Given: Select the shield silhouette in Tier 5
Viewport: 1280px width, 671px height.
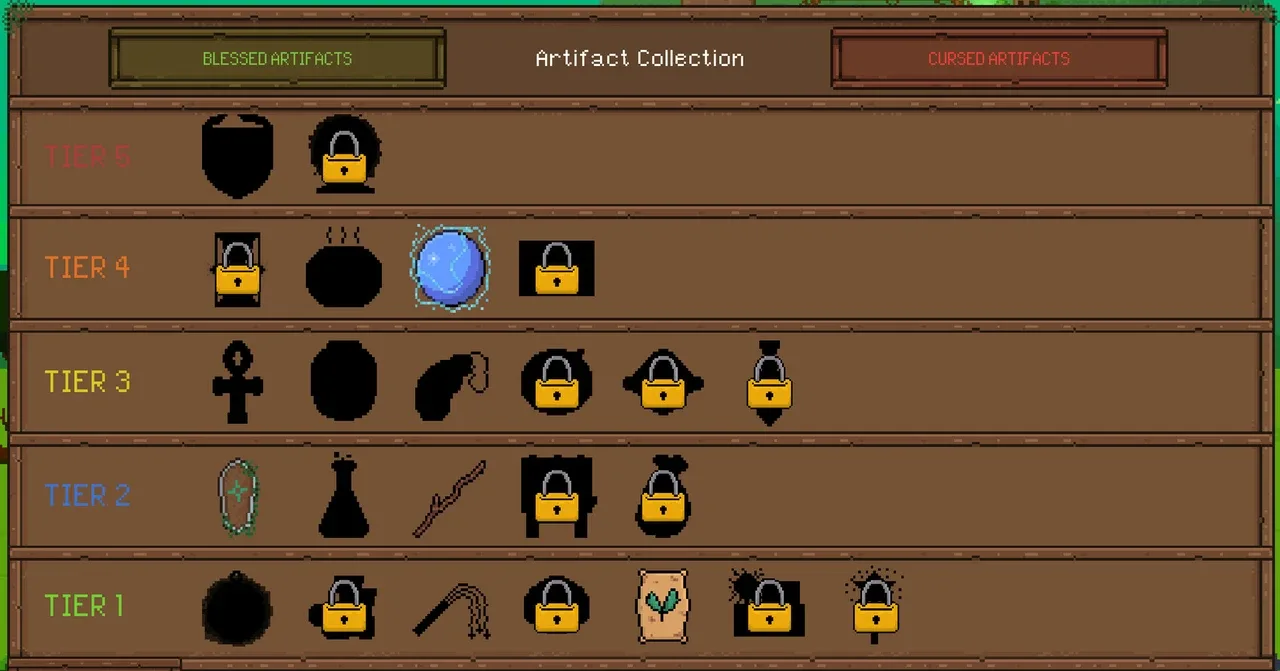Looking at the screenshot, I should coord(237,155).
